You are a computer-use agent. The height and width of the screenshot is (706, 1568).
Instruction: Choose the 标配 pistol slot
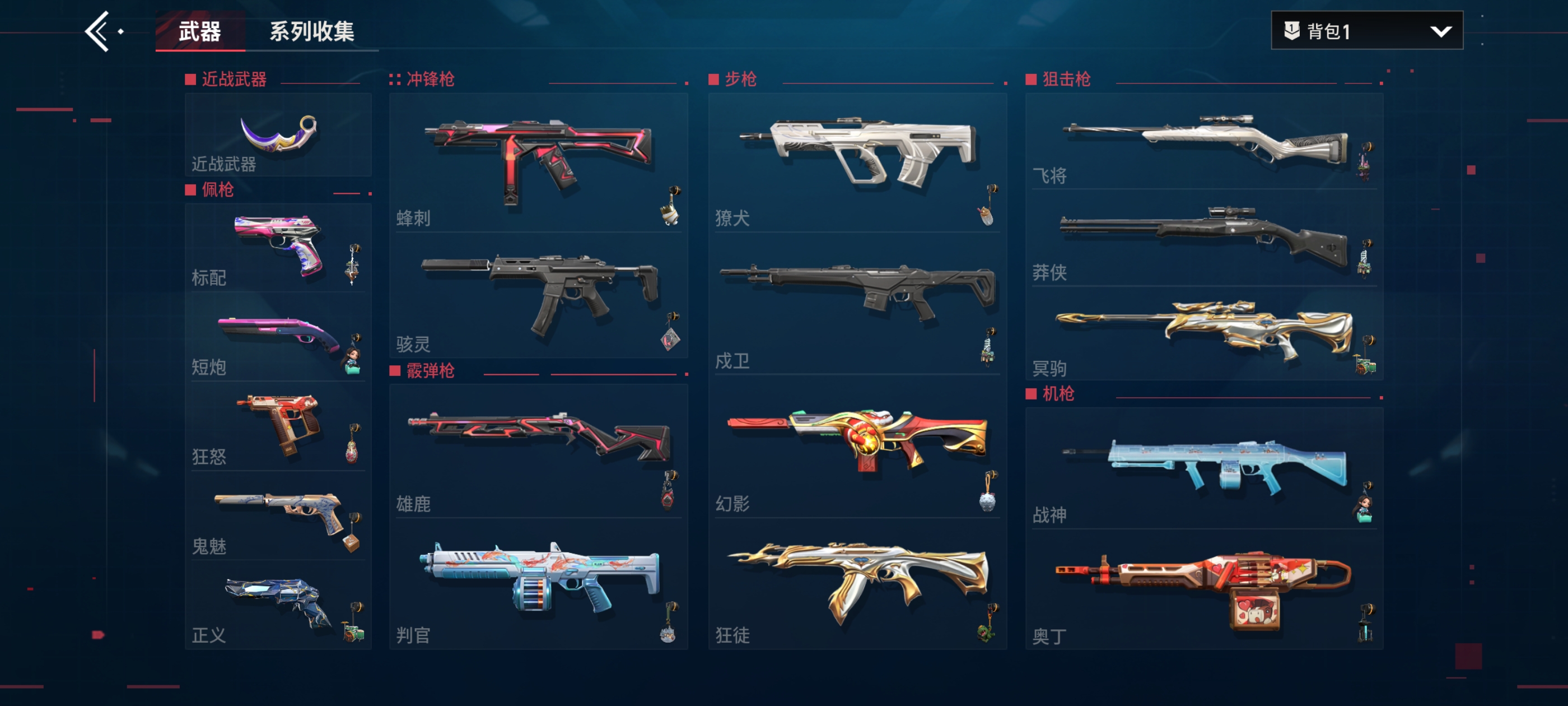(x=278, y=249)
